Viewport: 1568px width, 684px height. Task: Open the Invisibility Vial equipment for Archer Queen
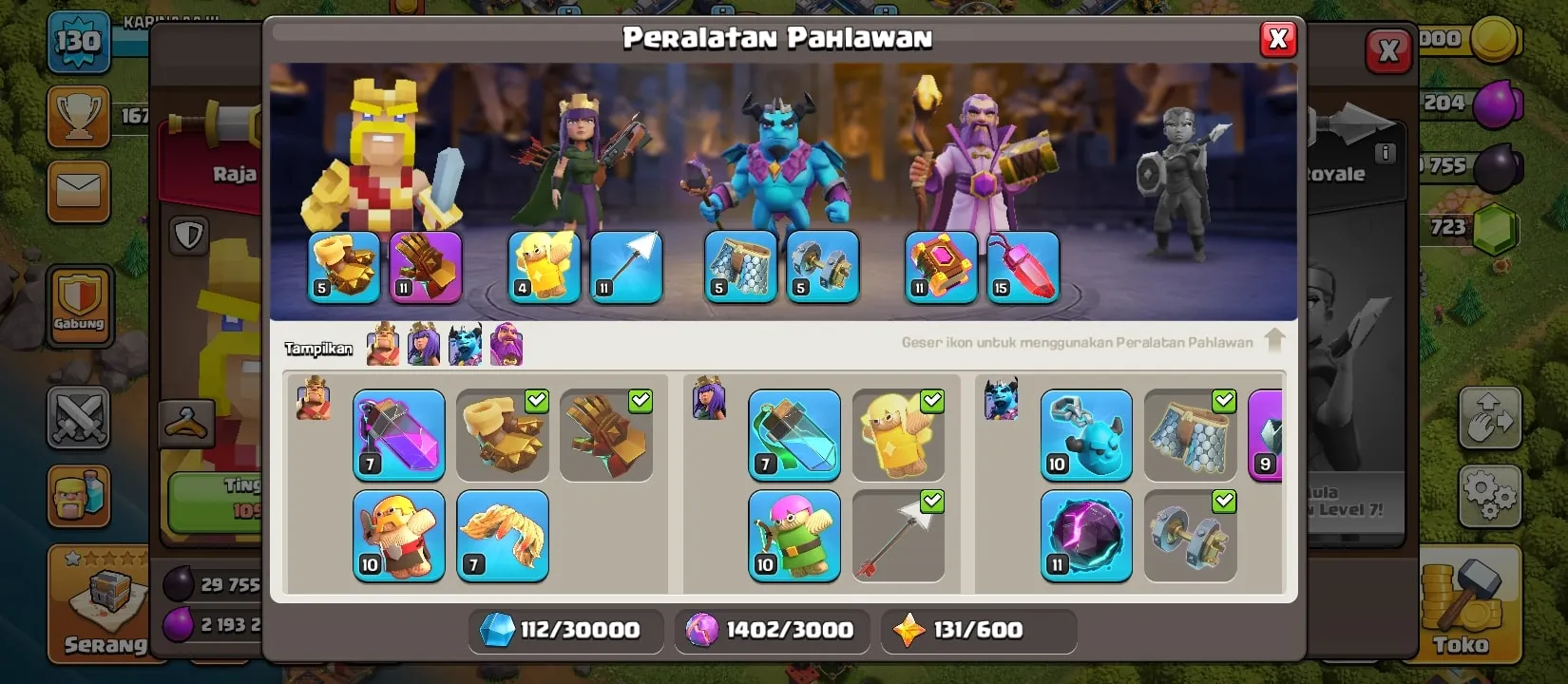click(794, 435)
